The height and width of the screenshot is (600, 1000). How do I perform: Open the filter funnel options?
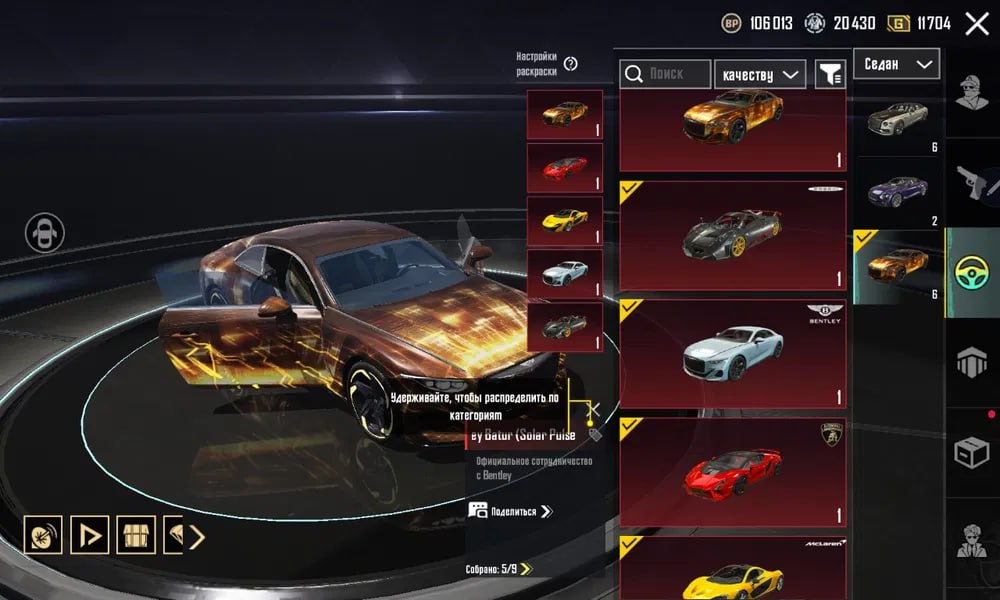coord(830,73)
